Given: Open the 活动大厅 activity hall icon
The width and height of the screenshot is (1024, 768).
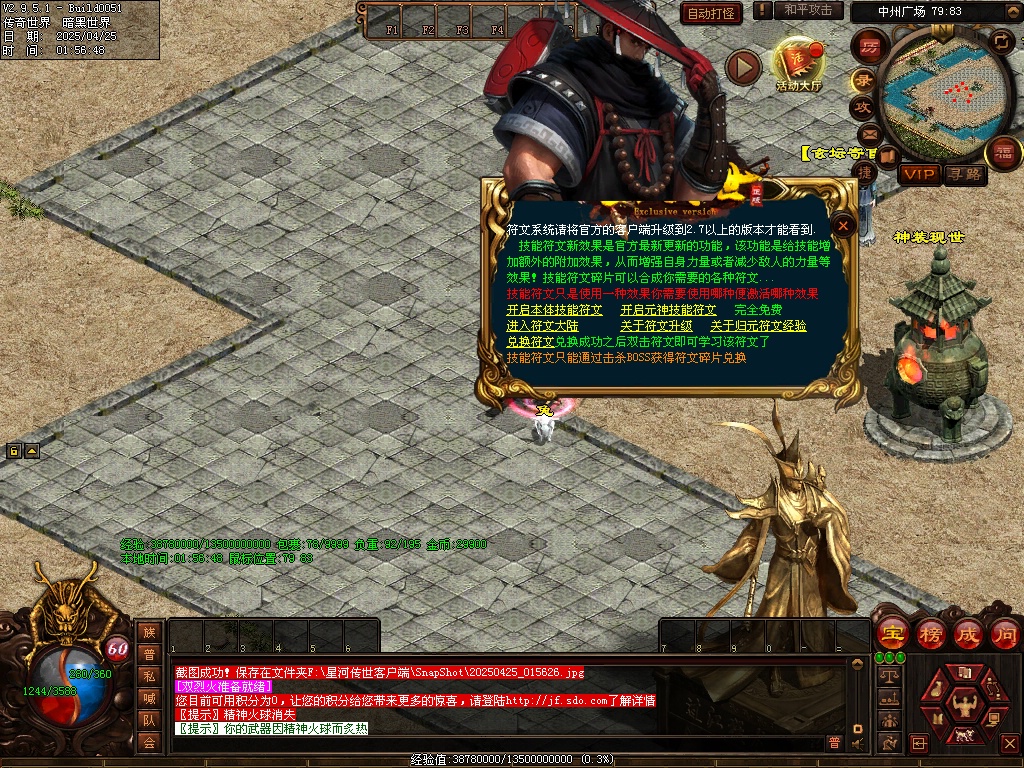Looking at the screenshot, I should click(x=798, y=64).
